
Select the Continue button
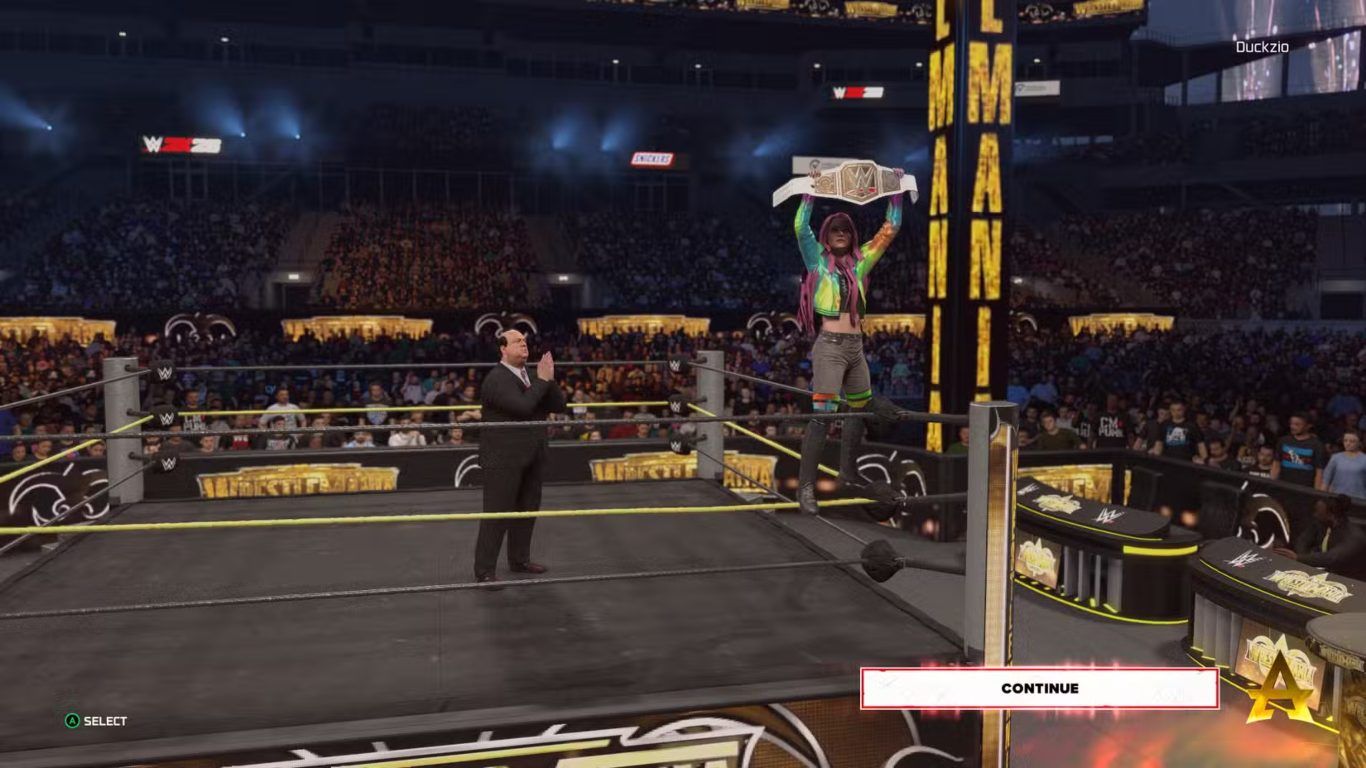point(1039,688)
